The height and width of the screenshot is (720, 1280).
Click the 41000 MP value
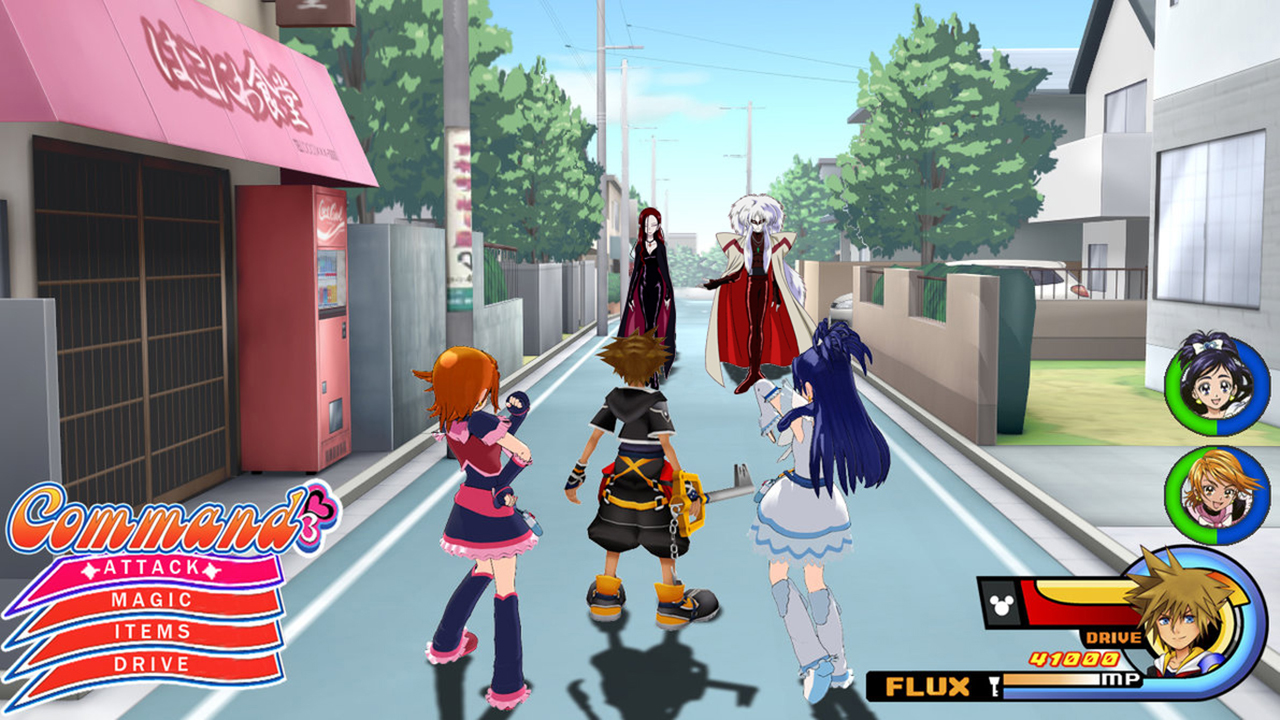click(1073, 658)
